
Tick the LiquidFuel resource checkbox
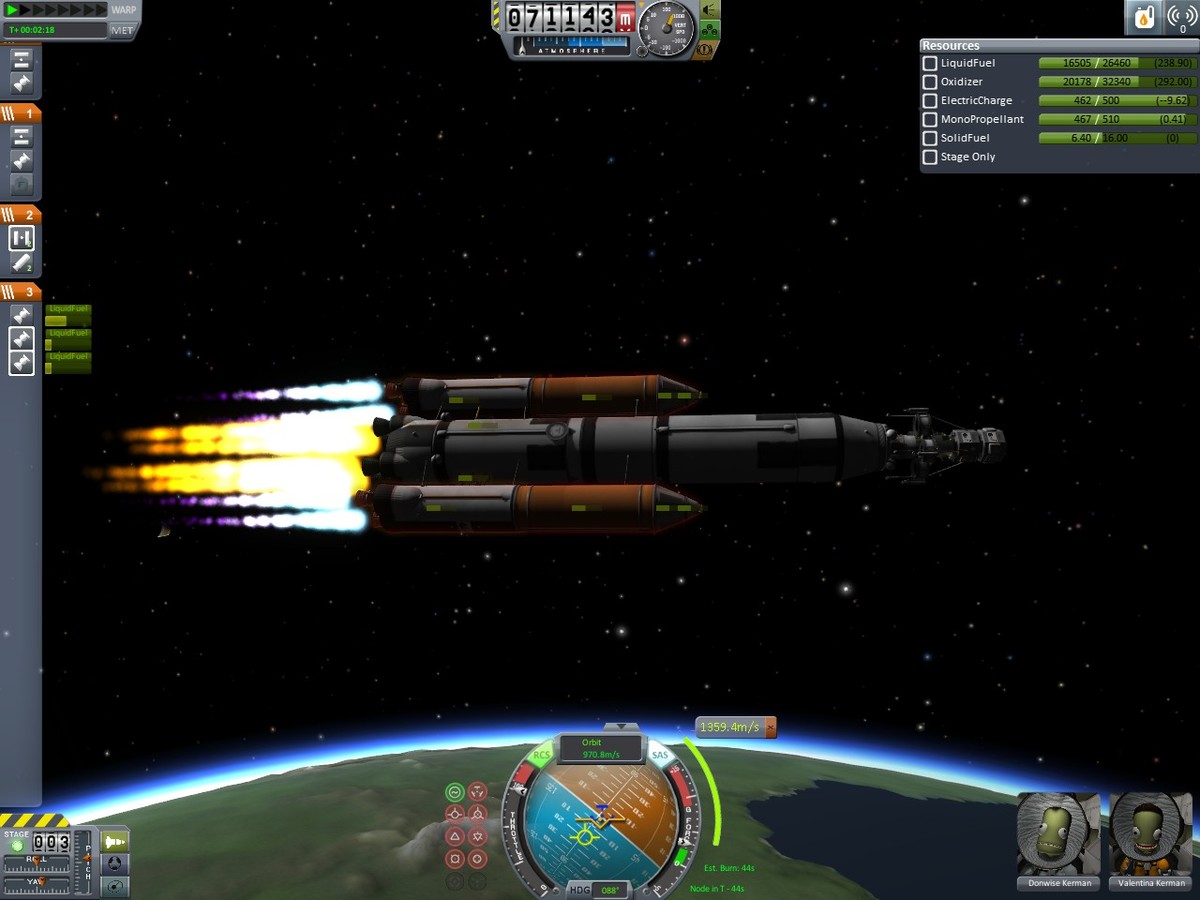pyautogui.click(x=930, y=63)
